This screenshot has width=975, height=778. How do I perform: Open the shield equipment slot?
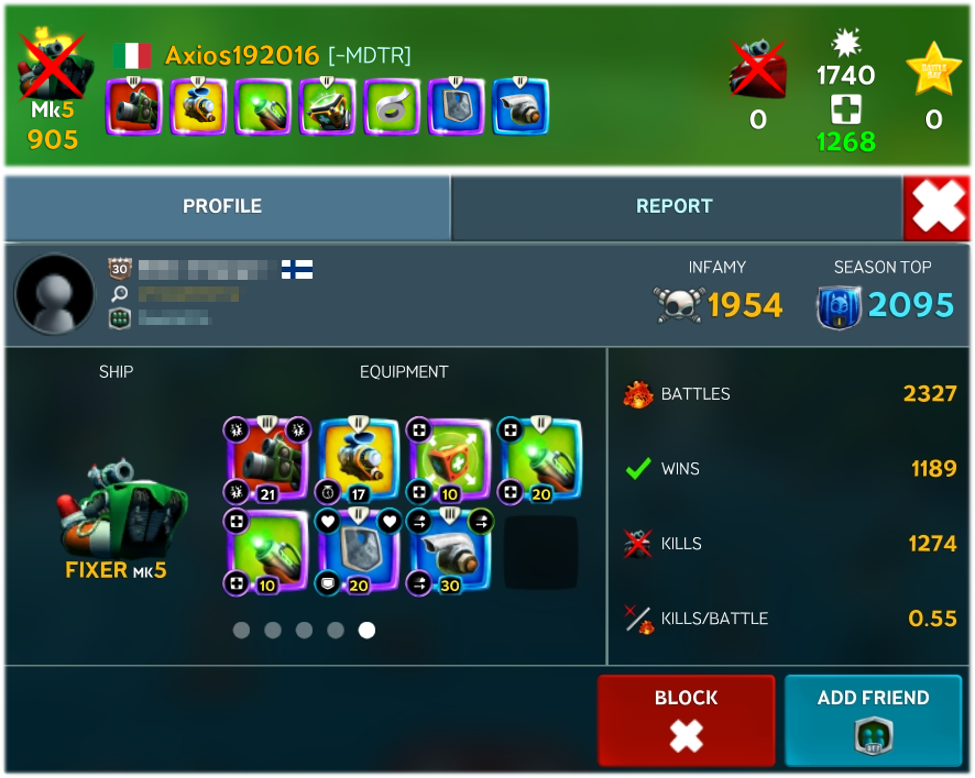(x=359, y=551)
